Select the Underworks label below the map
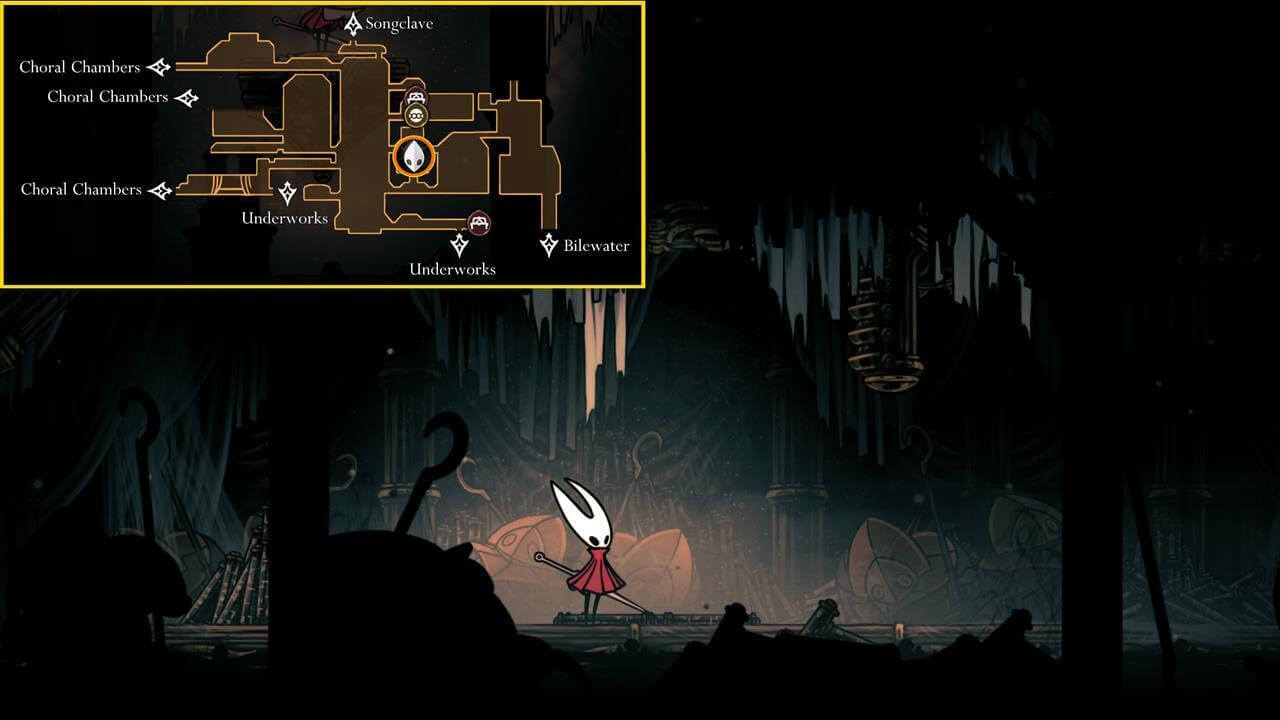1280x720 pixels. 452,269
